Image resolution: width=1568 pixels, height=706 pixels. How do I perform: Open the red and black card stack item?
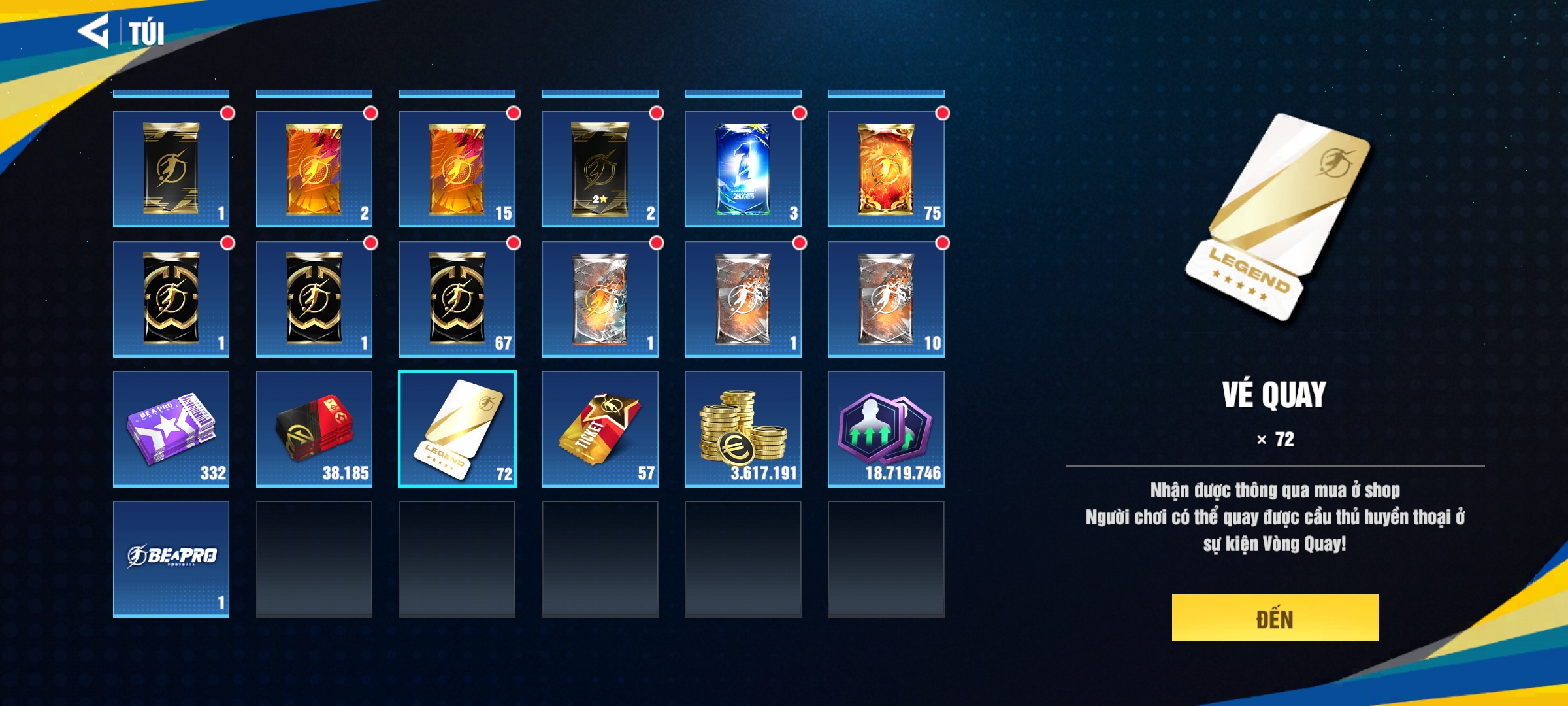(314, 429)
